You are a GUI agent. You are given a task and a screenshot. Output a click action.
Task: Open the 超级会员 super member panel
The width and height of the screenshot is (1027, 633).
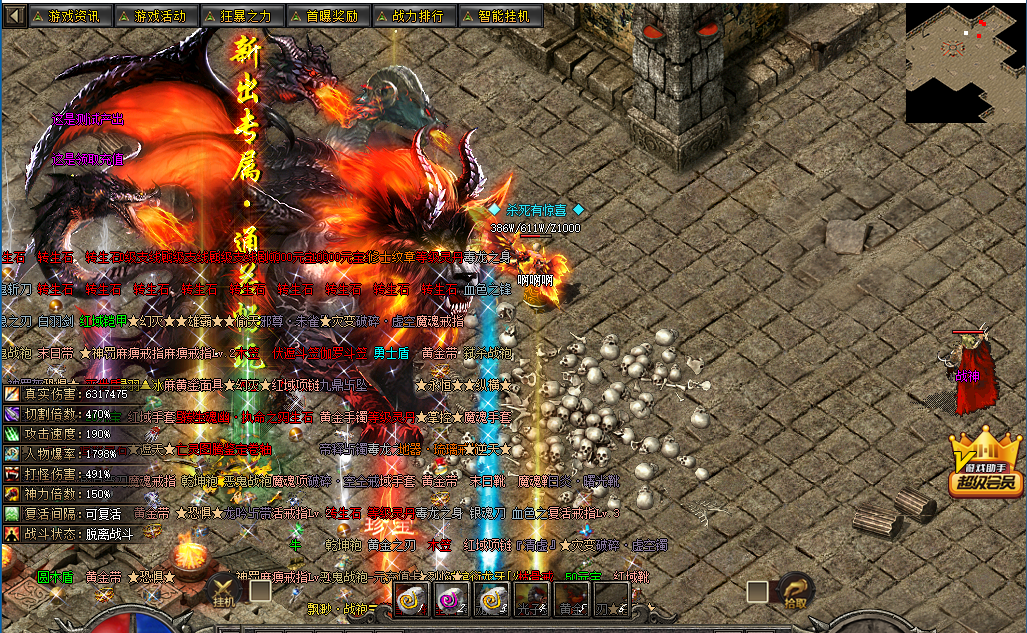click(x=985, y=467)
